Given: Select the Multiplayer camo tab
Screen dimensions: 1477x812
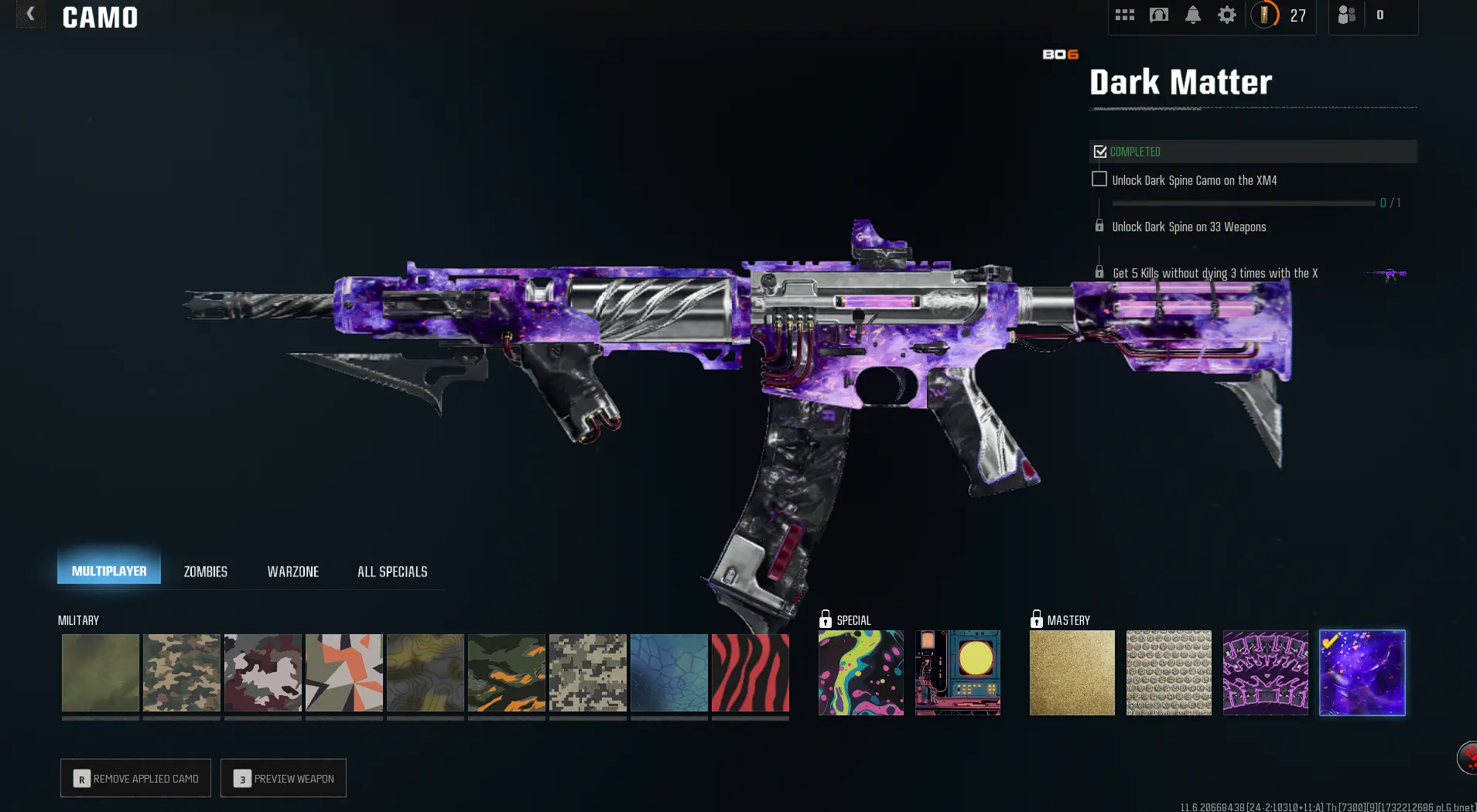Looking at the screenshot, I should click(x=109, y=571).
